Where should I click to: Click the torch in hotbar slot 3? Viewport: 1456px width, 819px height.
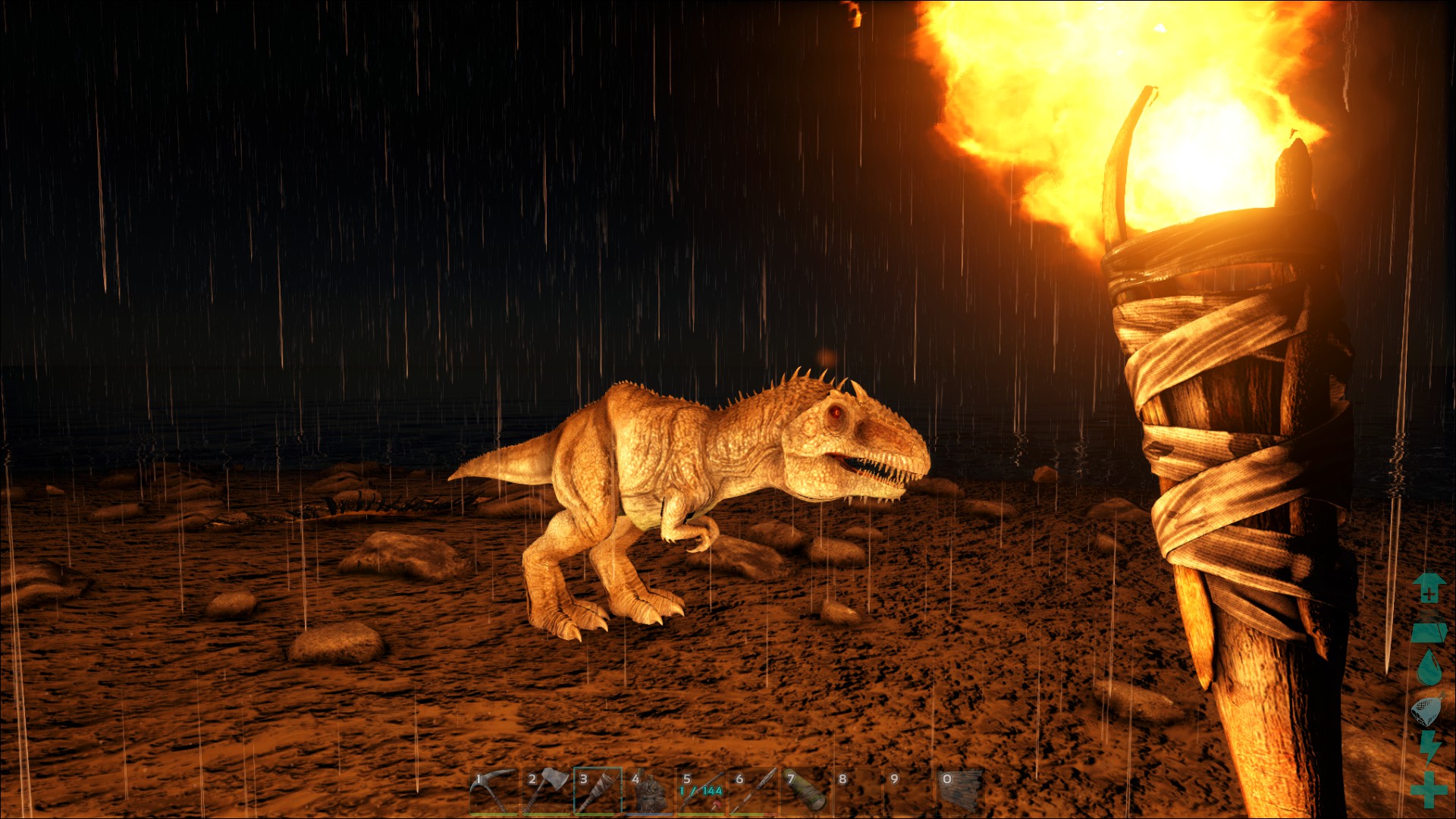598,791
